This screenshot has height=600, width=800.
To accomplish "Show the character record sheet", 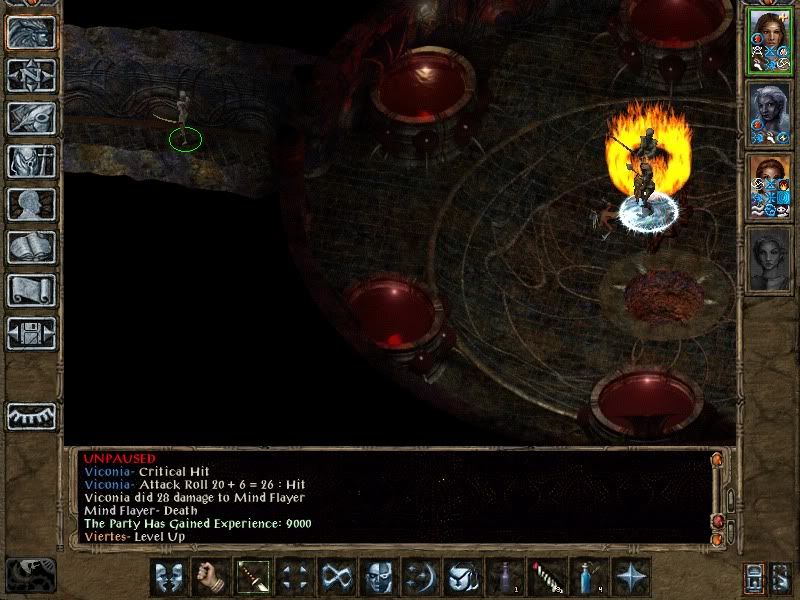I will click(31, 203).
